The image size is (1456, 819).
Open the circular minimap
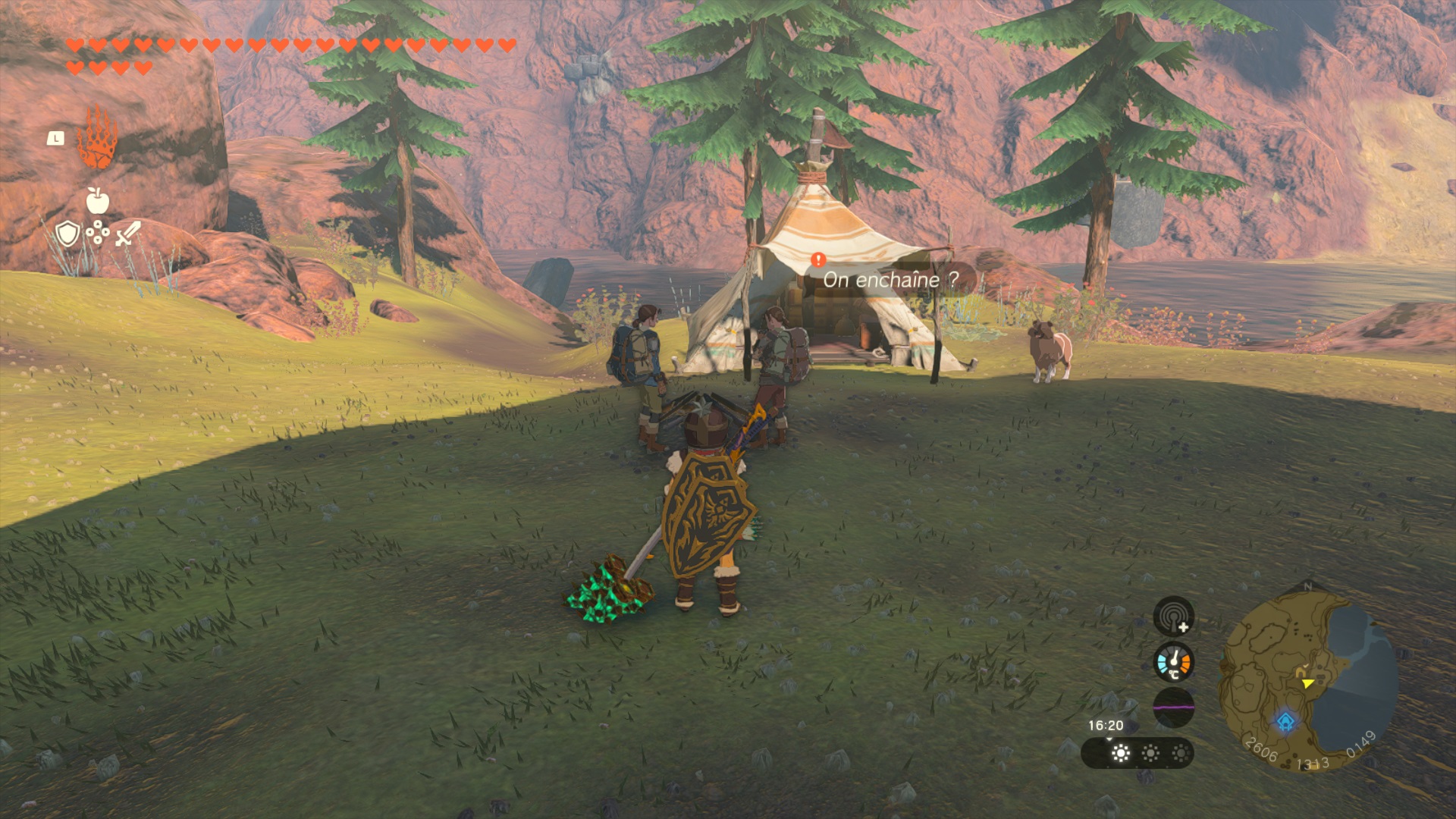pos(1307,679)
